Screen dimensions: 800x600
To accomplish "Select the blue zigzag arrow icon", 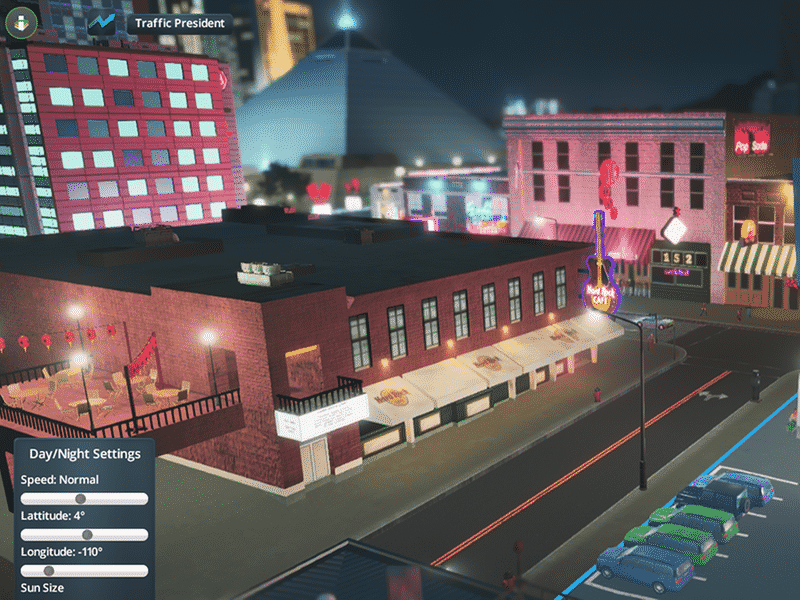I will 103,23.
